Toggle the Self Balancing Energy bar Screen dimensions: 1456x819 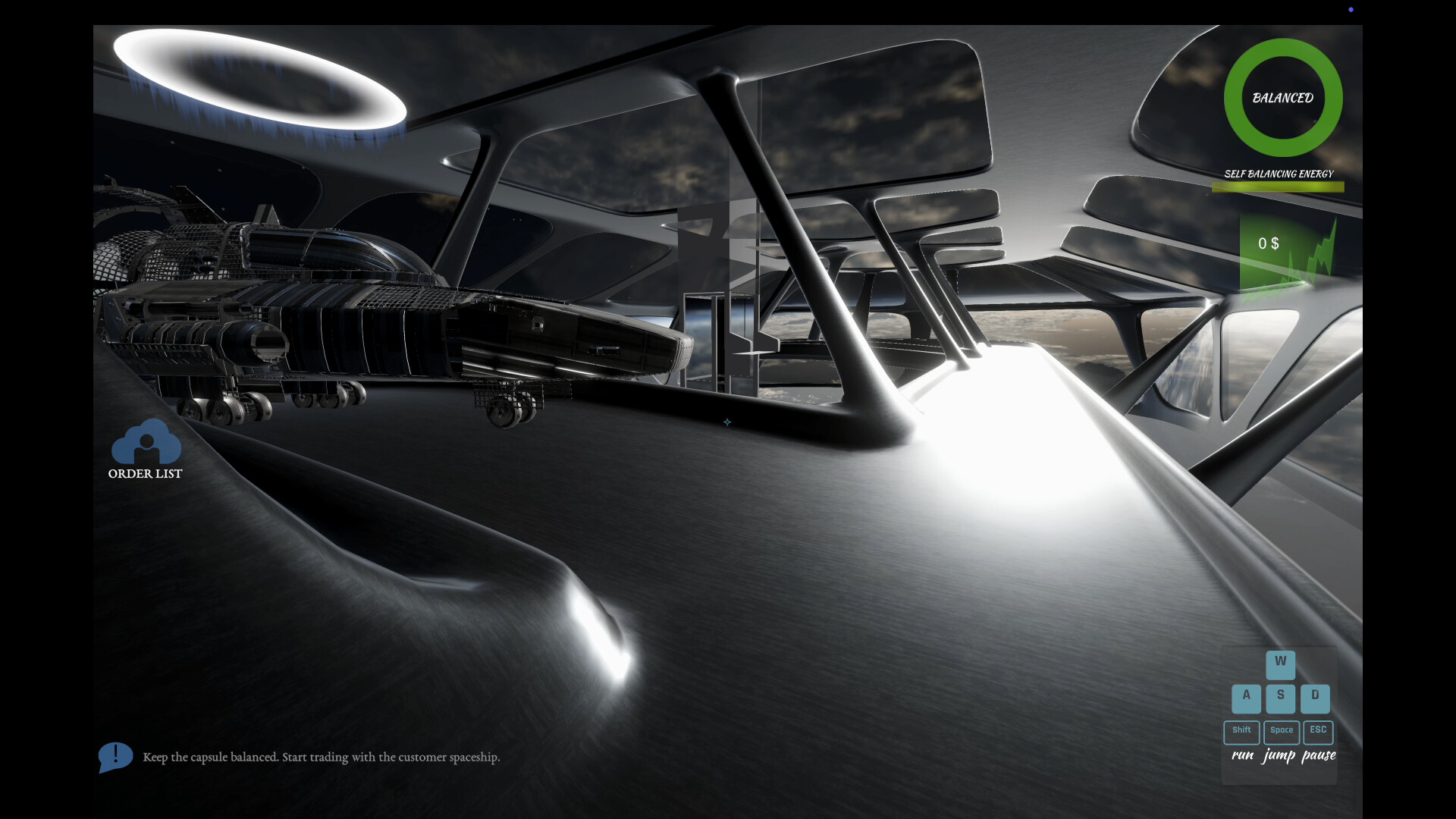tap(1278, 187)
